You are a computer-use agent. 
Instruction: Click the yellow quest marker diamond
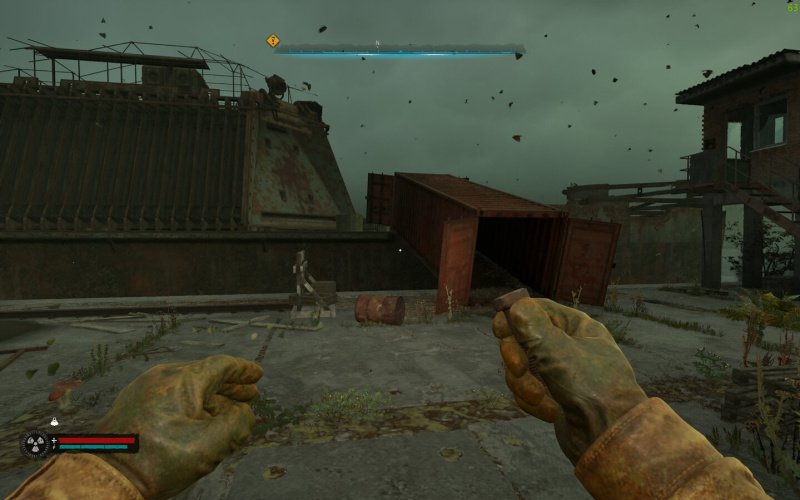[273, 41]
